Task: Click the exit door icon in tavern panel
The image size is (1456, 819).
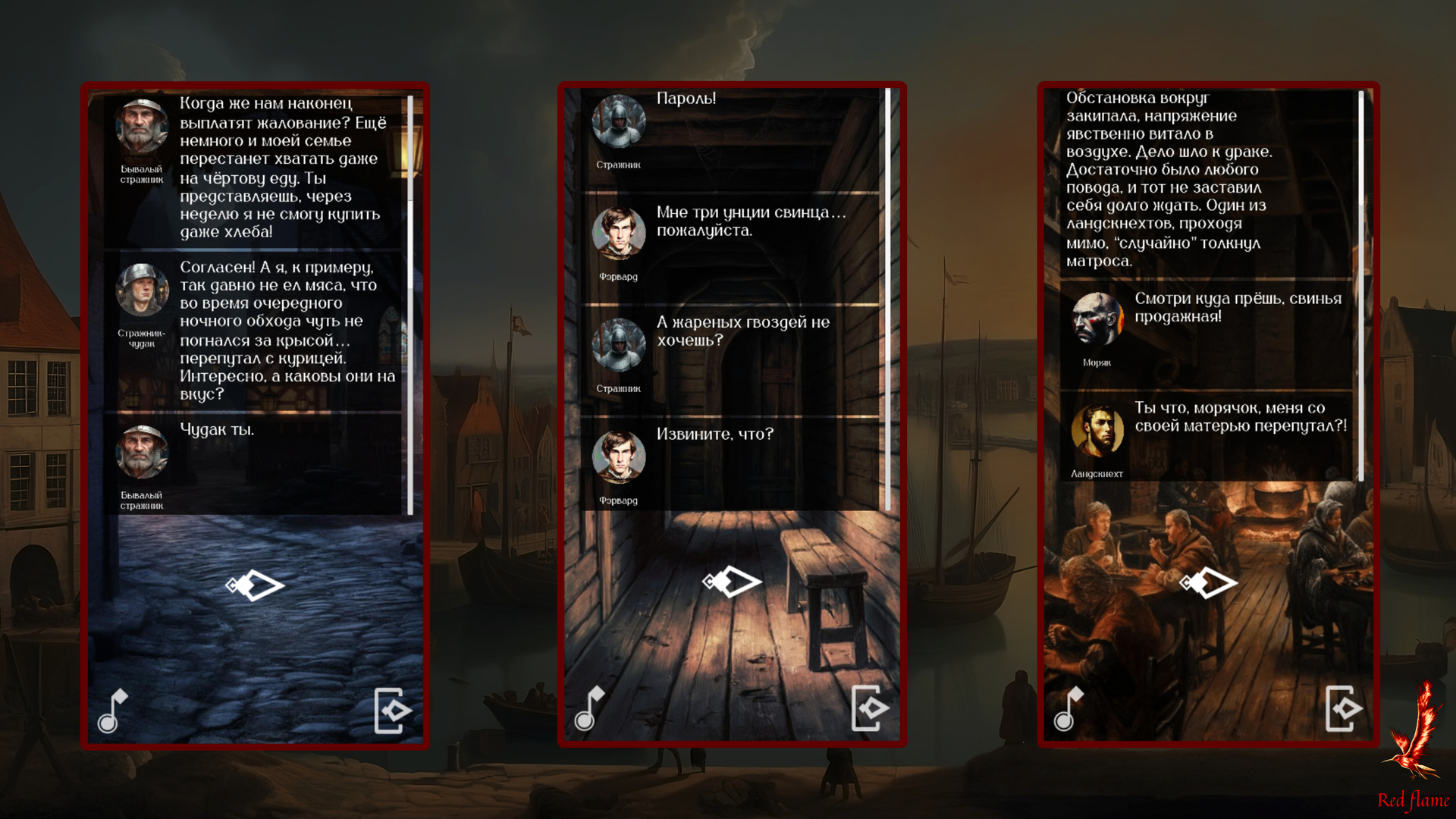Action: (x=1343, y=708)
